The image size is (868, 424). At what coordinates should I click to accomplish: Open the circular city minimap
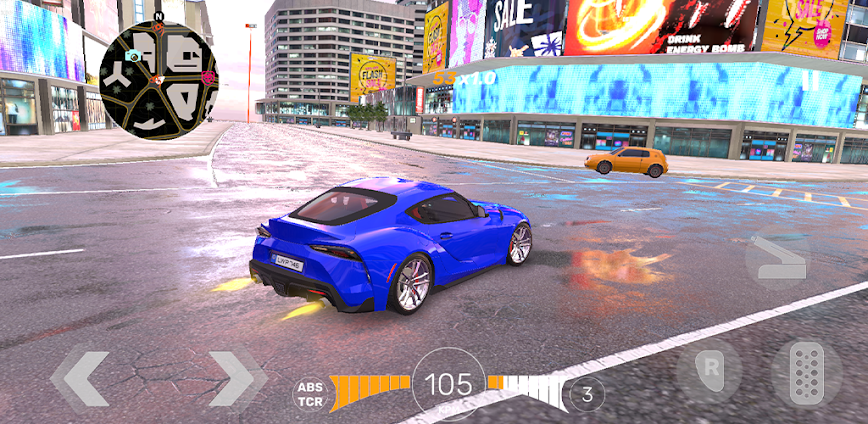point(158,80)
